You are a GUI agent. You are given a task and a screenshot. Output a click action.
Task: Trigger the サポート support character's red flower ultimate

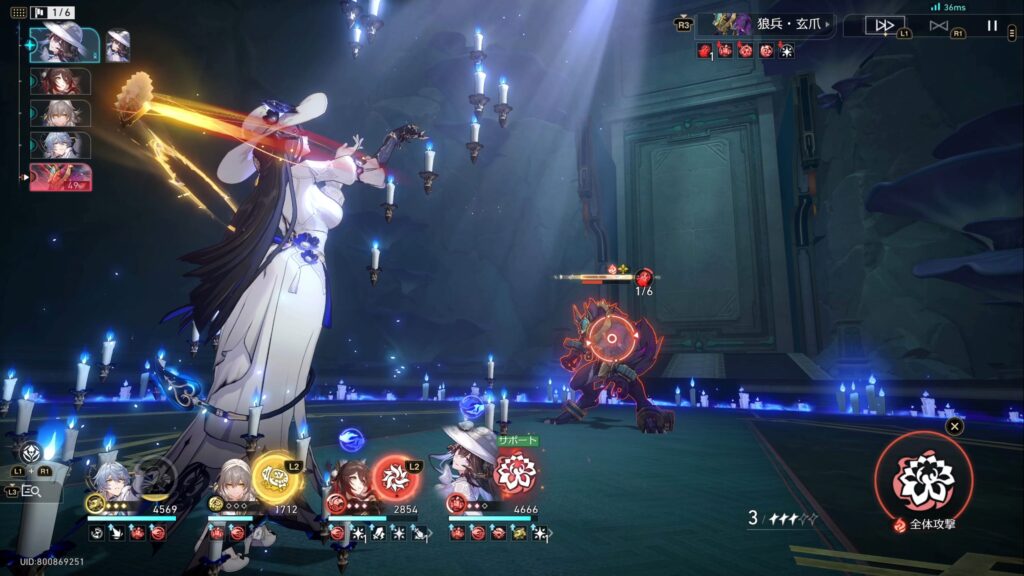pos(516,471)
